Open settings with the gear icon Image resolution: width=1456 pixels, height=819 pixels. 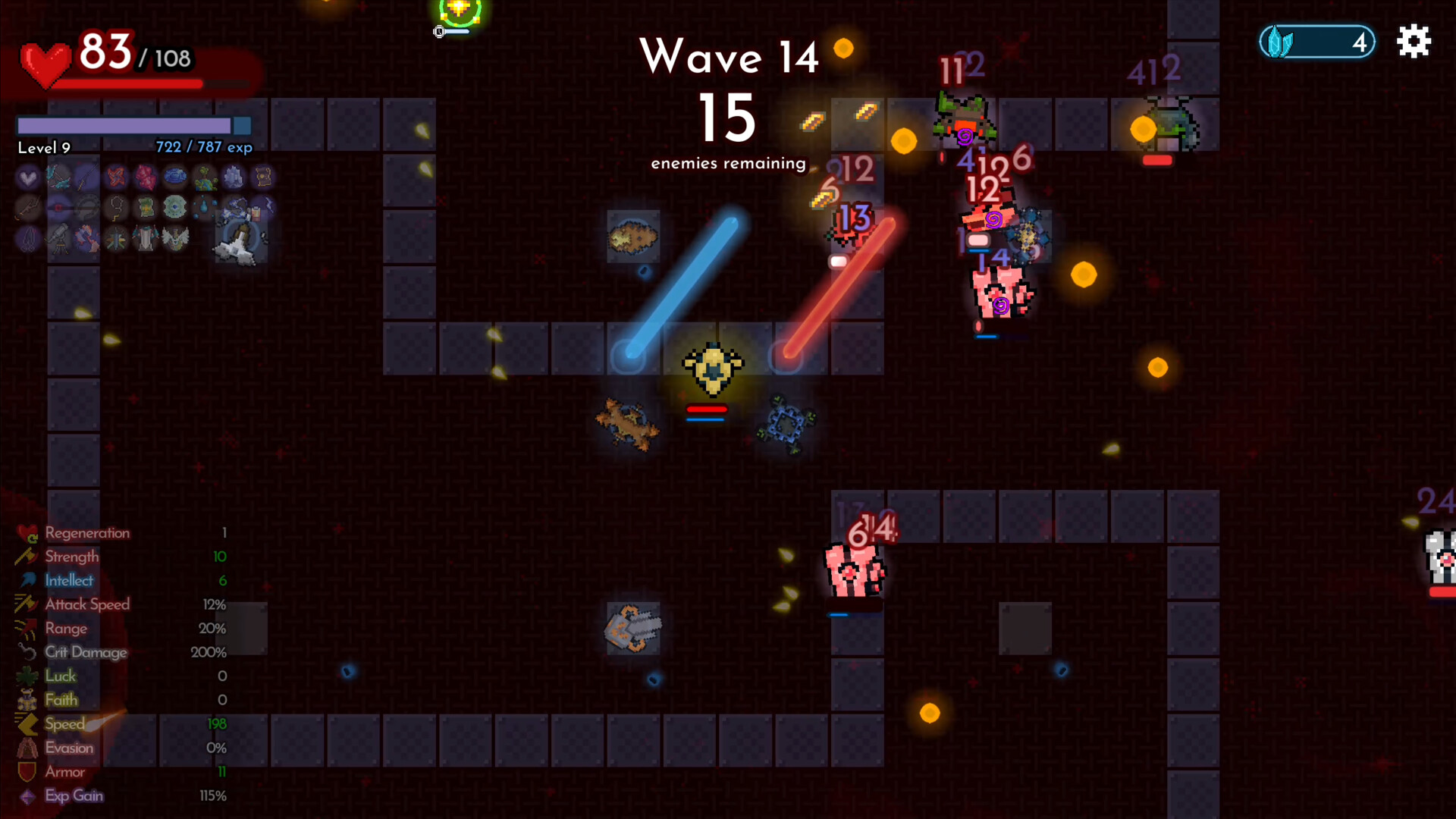1414,41
